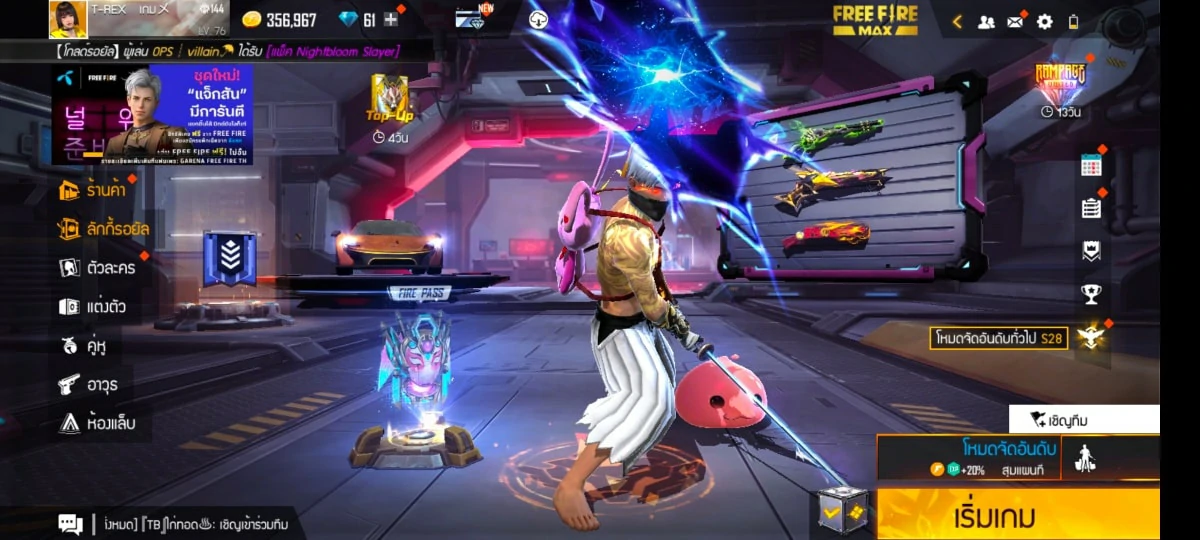This screenshot has height=540, width=1200.
Task: Open the อาวุธ weapons menu
Action: click(88, 384)
